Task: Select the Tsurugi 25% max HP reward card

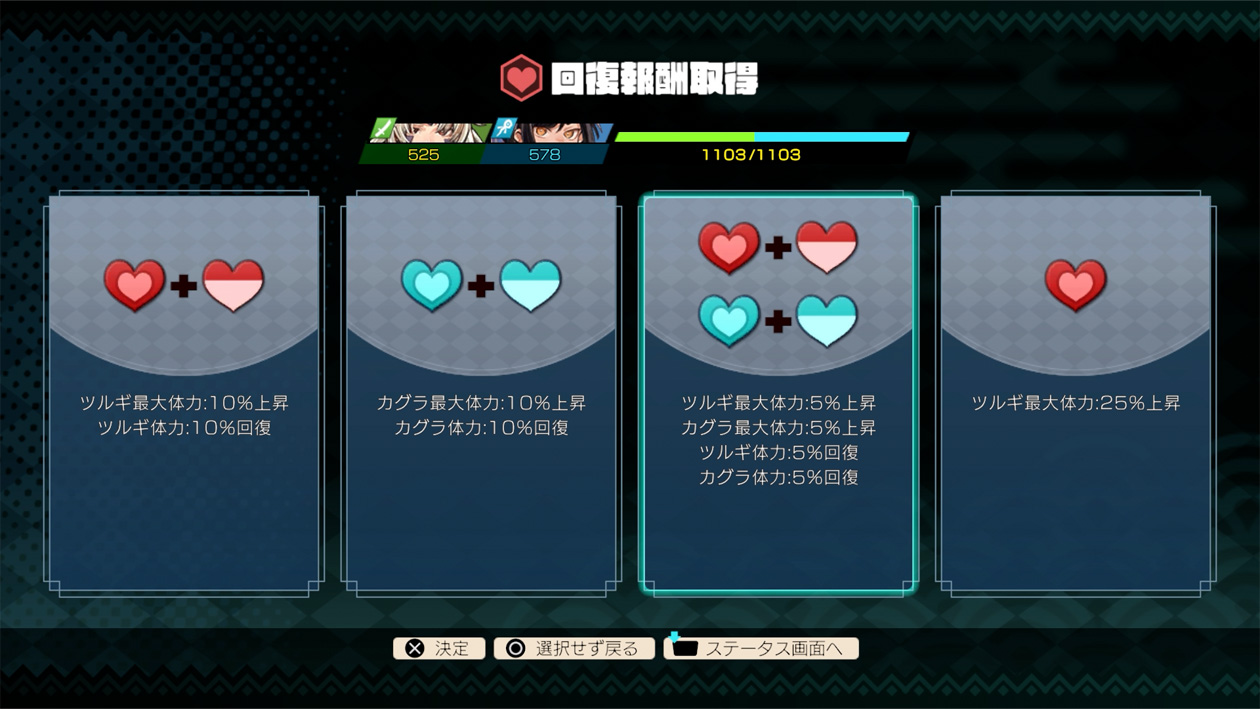Action: (x=1075, y=393)
